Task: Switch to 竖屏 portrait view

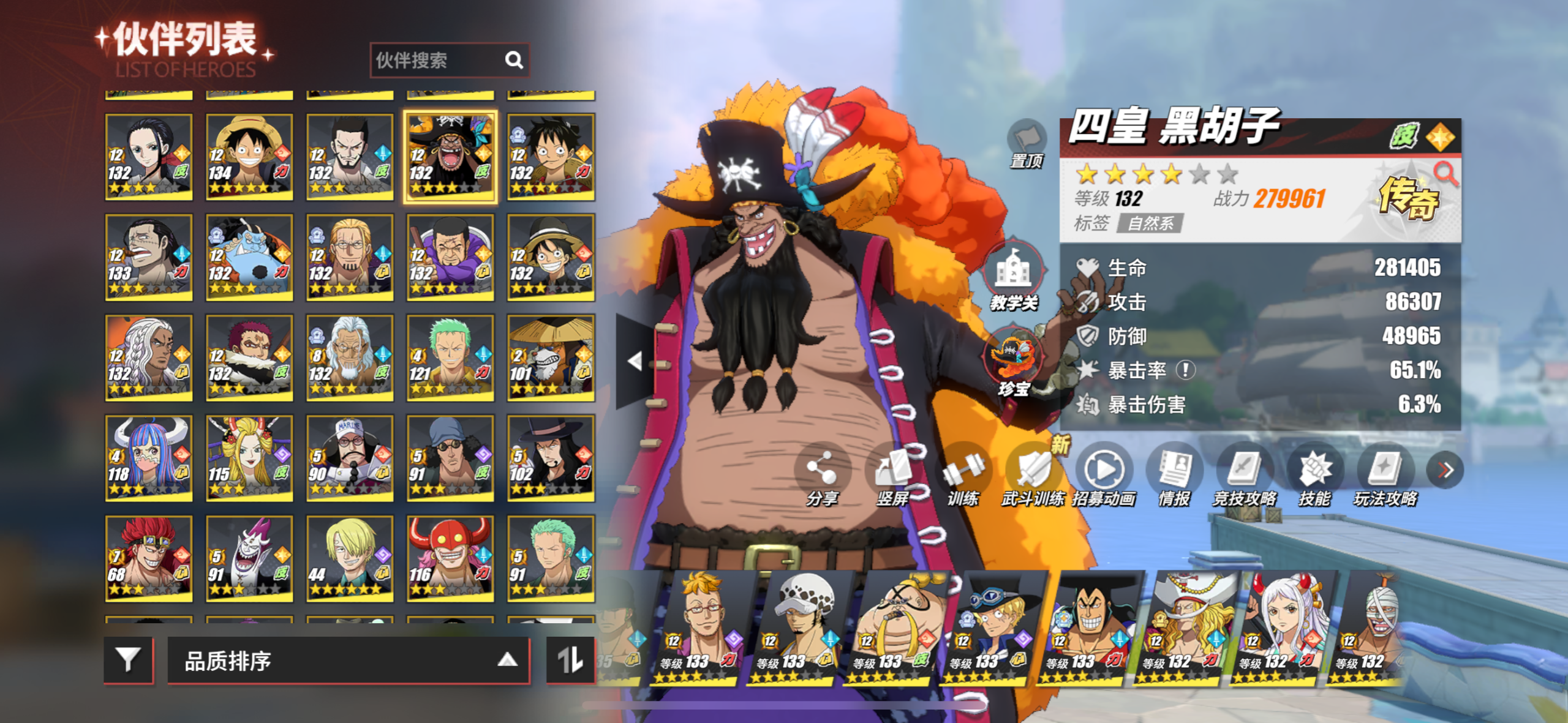Action: pos(892,474)
